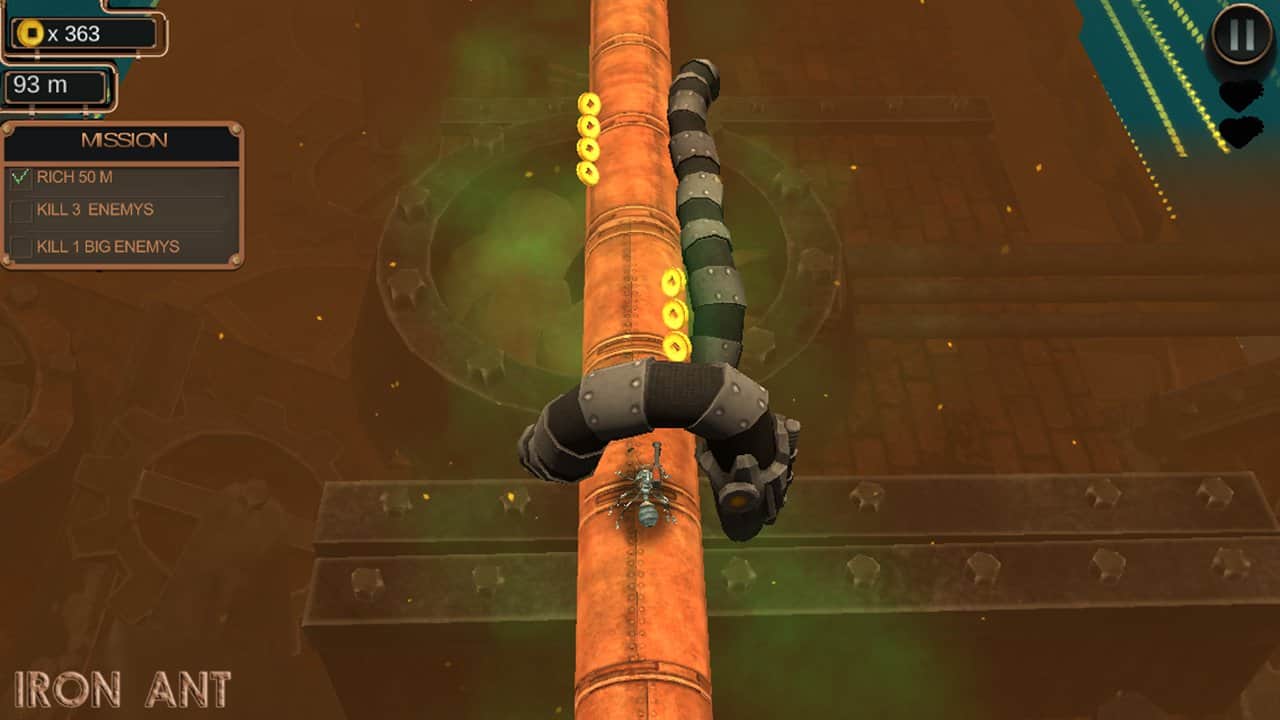Click the IRON ANT game title
Viewport: 1280px width, 720px height.
point(122,688)
